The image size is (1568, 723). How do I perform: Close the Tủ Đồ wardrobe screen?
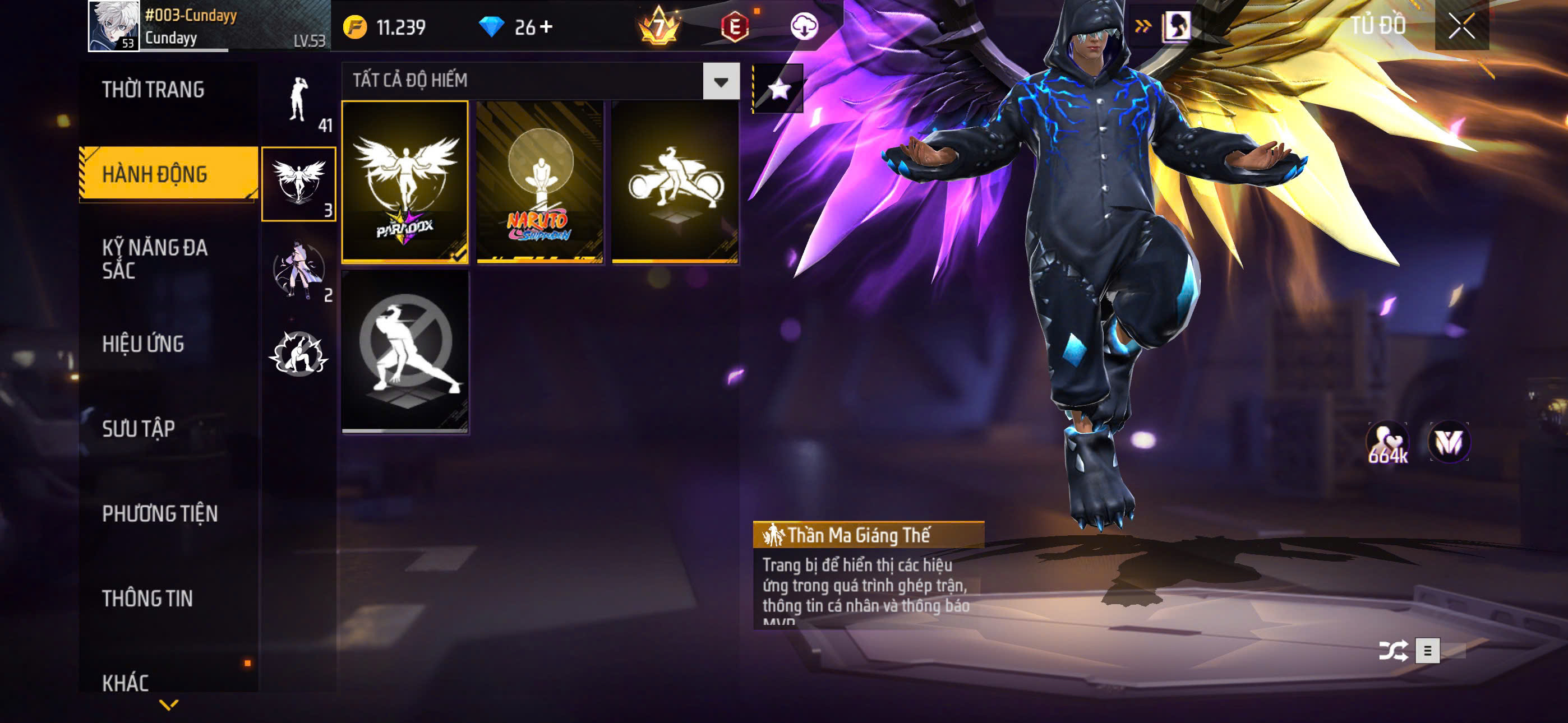(x=1461, y=26)
